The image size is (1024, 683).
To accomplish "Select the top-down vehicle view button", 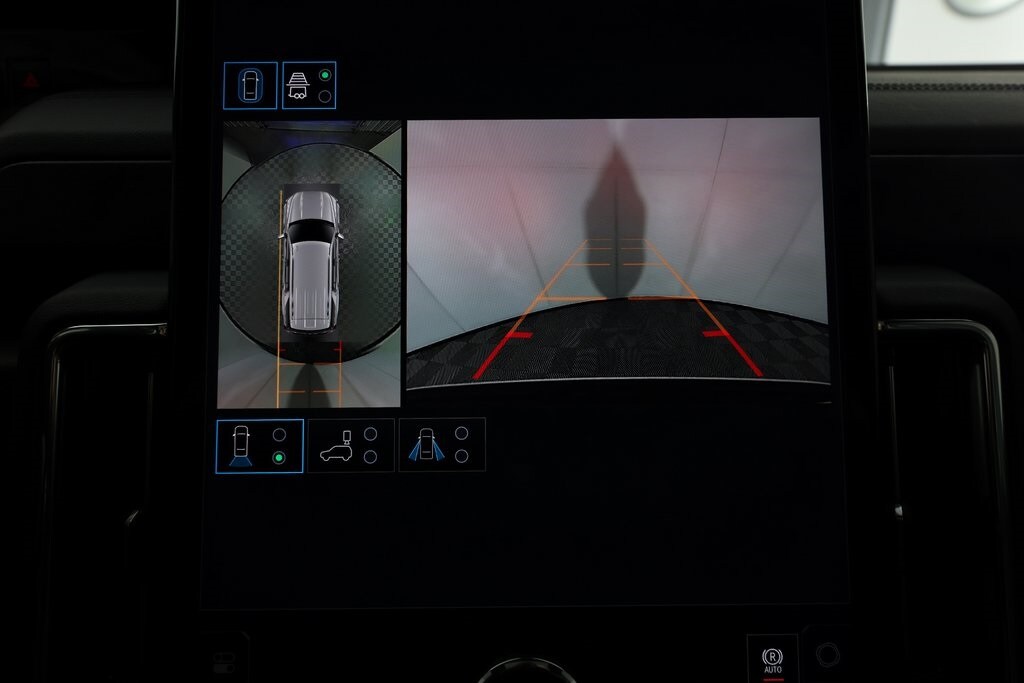I will tap(250, 86).
